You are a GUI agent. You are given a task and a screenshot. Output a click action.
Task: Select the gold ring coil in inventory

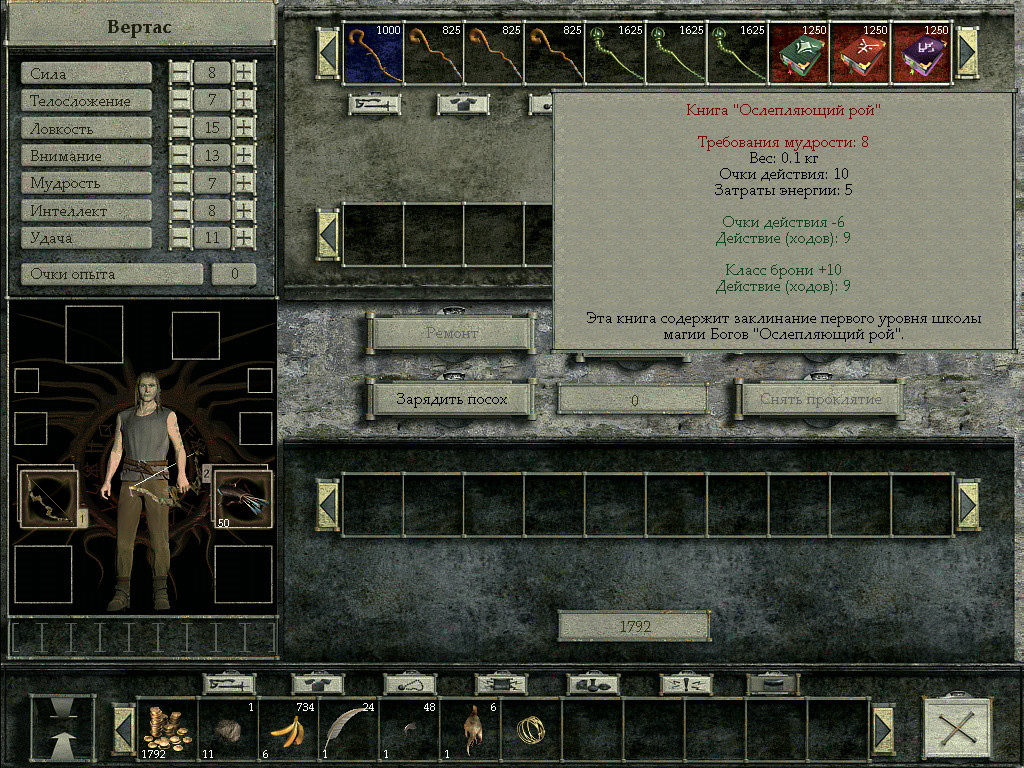tap(530, 729)
